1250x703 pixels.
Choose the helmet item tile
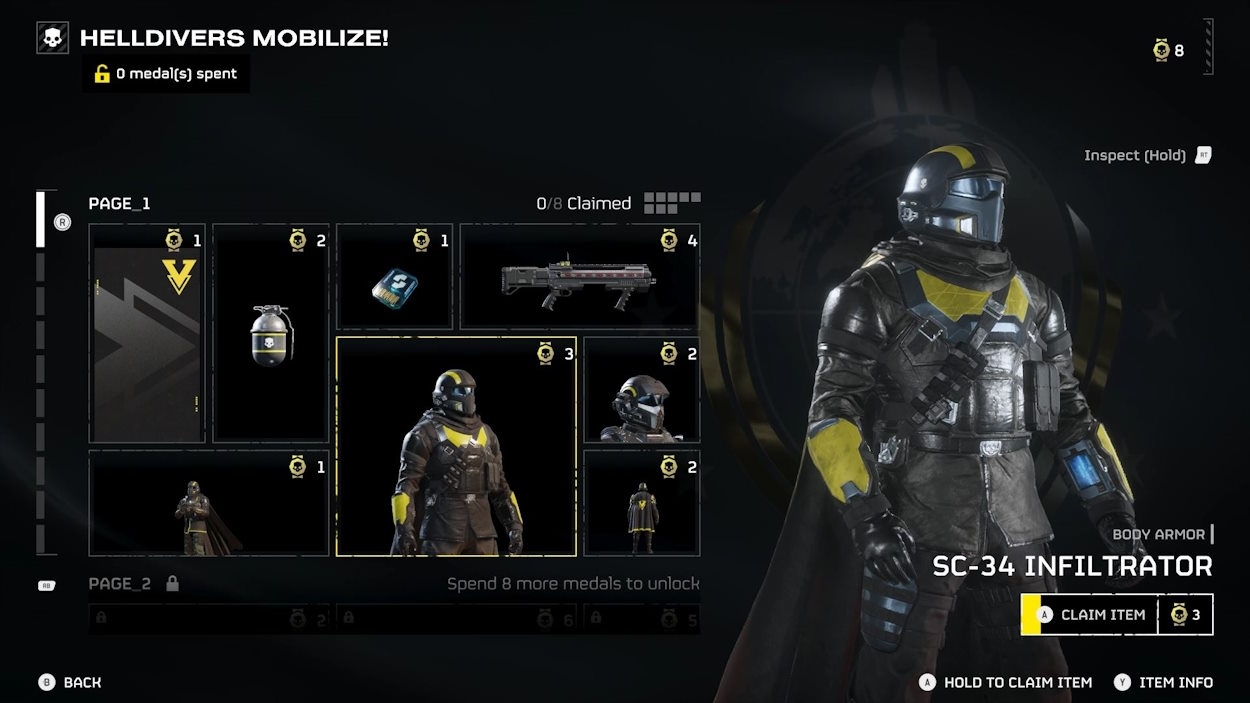641,390
